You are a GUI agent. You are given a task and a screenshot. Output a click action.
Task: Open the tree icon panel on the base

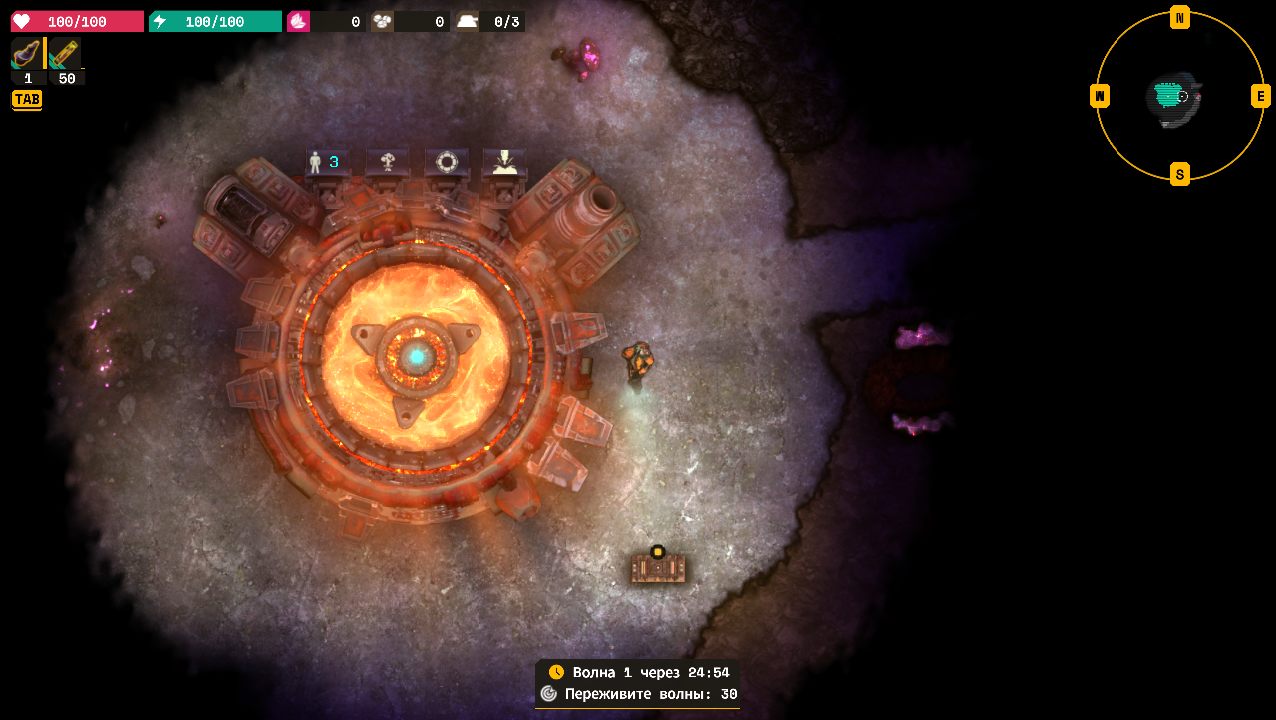click(387, 162)
